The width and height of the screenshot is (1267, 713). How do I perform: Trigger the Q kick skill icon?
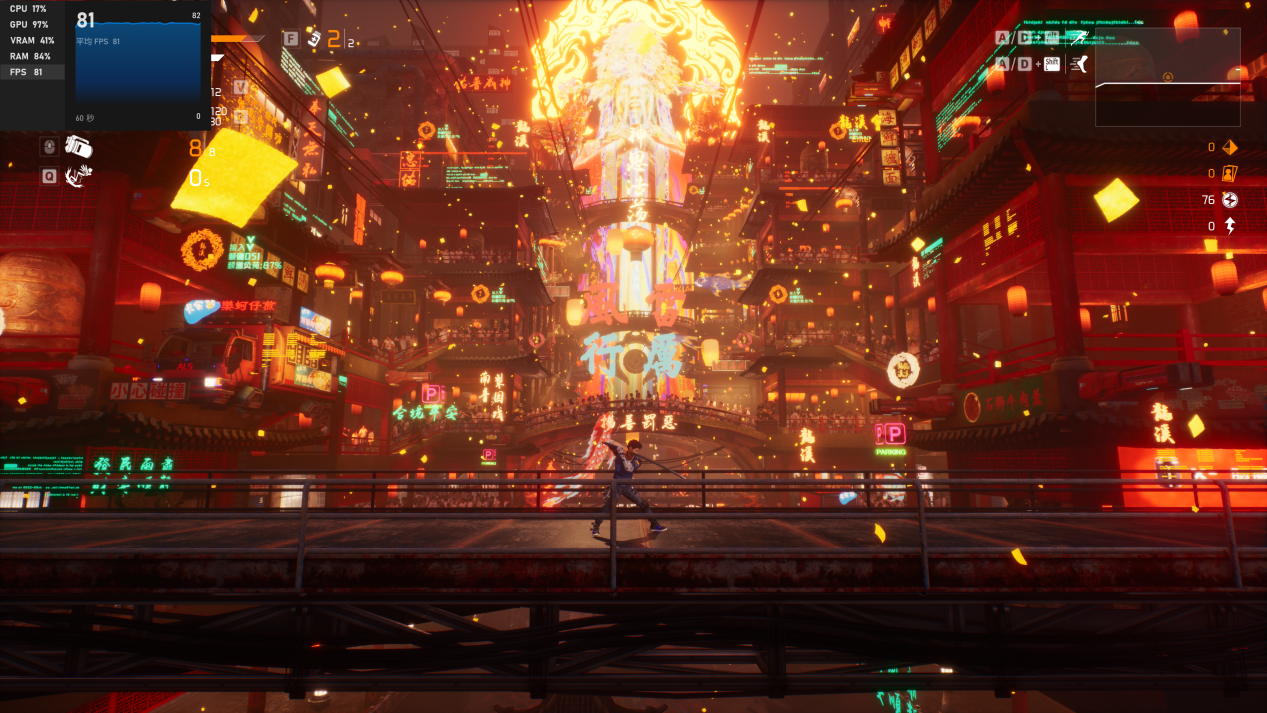(x=79, y=176)
